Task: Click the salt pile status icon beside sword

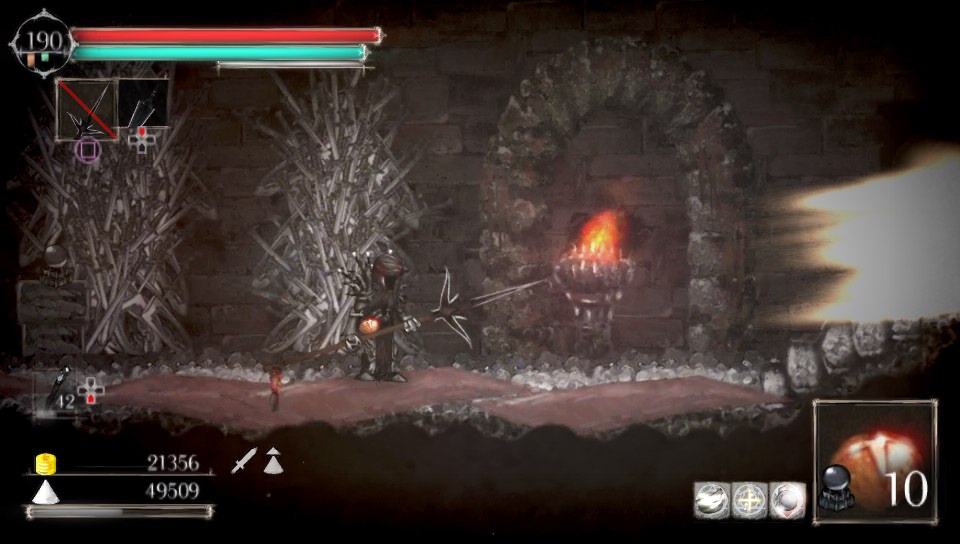Action: (273, 460)
